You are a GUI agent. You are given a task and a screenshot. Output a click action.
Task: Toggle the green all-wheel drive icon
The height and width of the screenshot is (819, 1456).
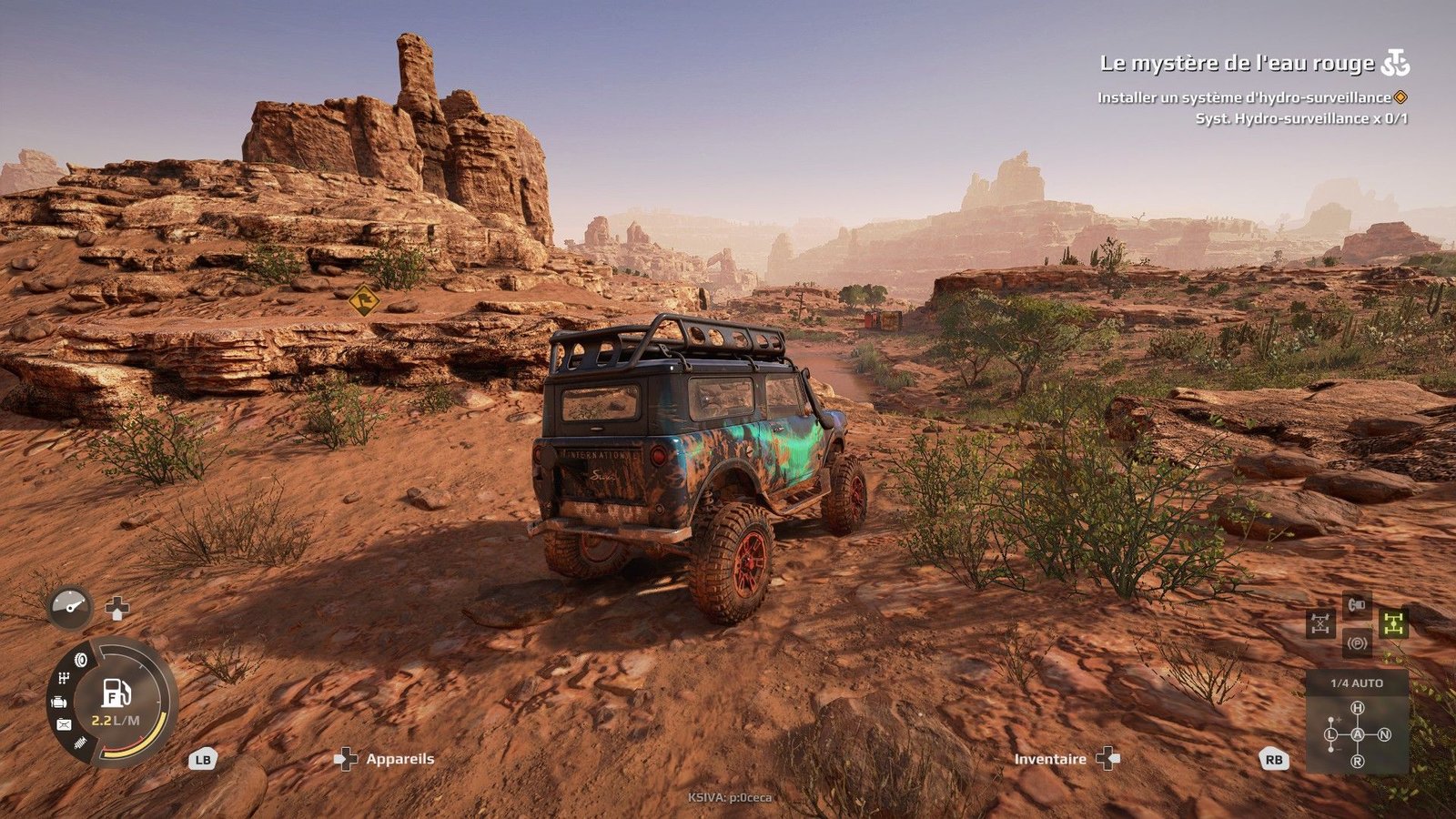1392,623
